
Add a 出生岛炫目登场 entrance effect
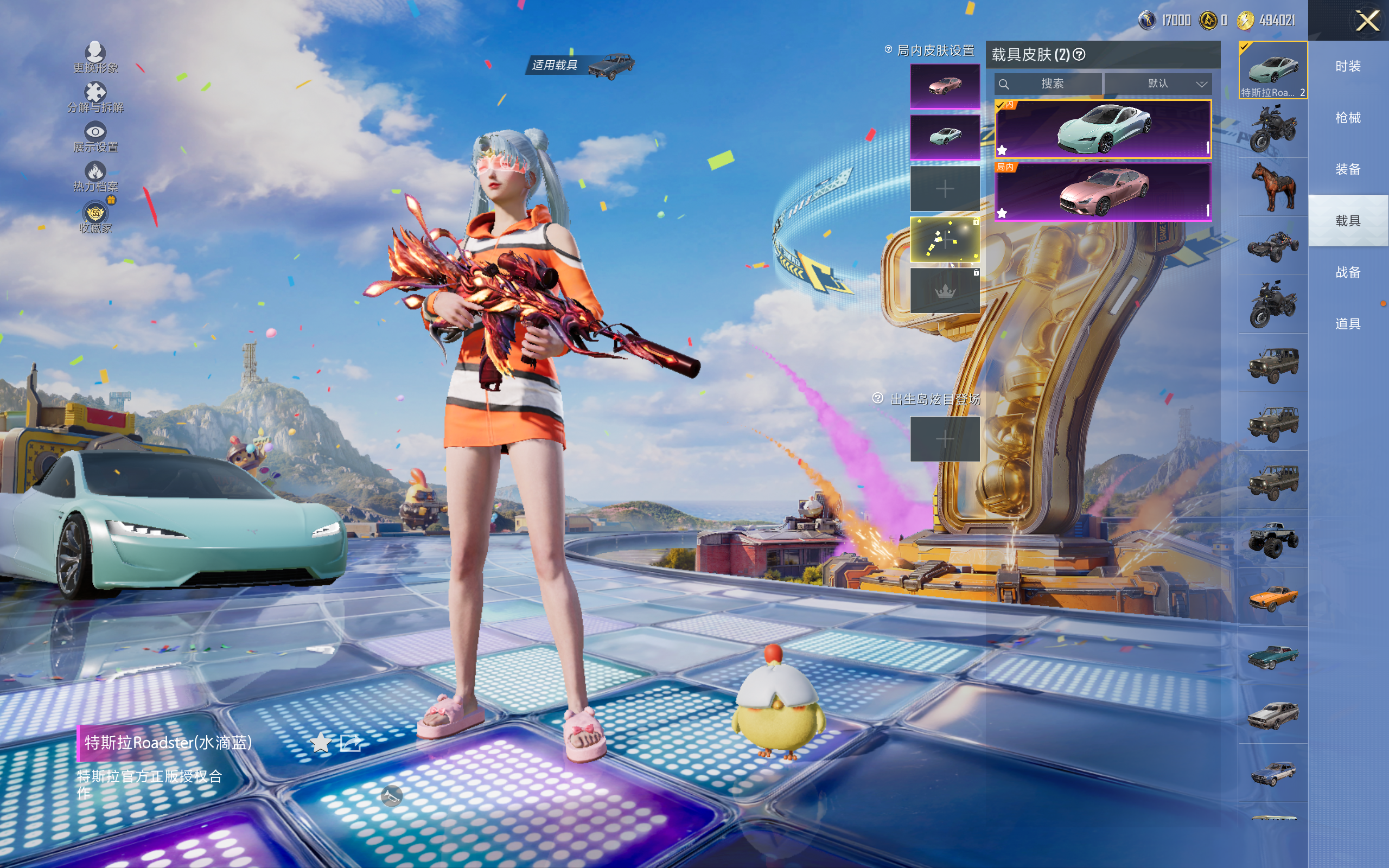pyautogui.click(x=945, y=439)
